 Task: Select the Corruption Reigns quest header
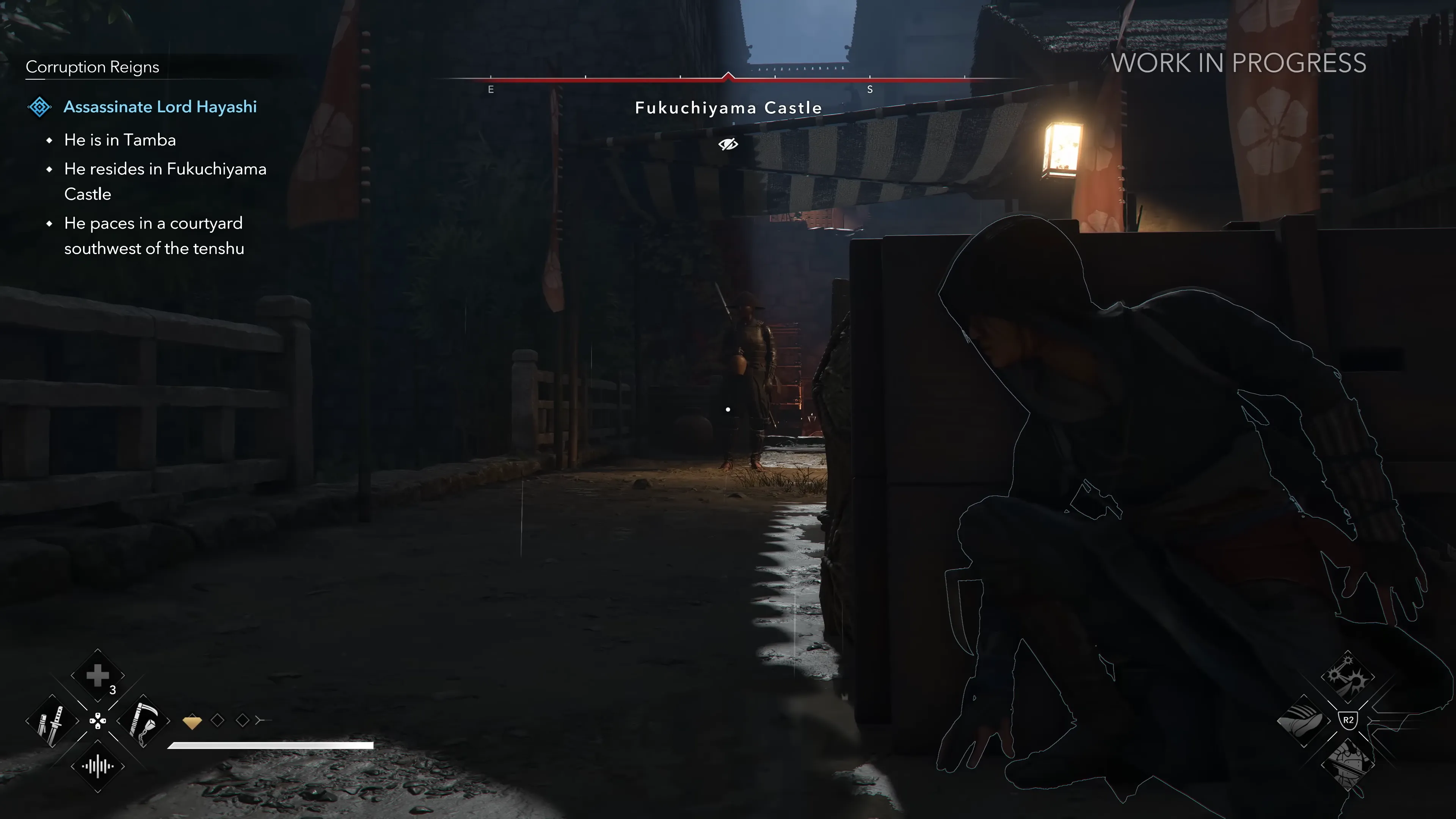point(93,67)
